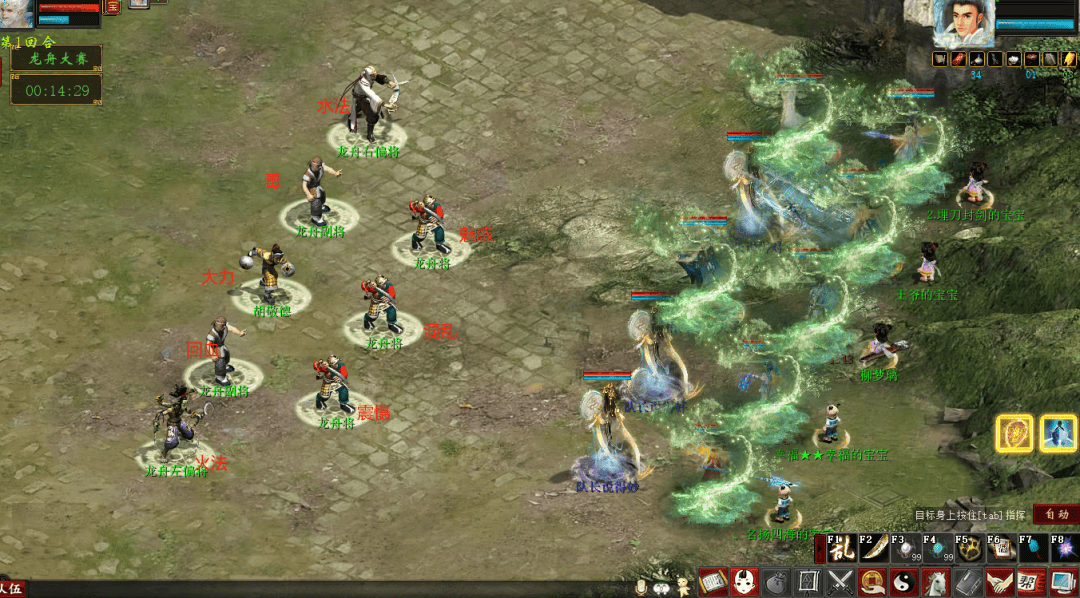
Task: Click the player portrait in top-right corner
Action: 963,24
